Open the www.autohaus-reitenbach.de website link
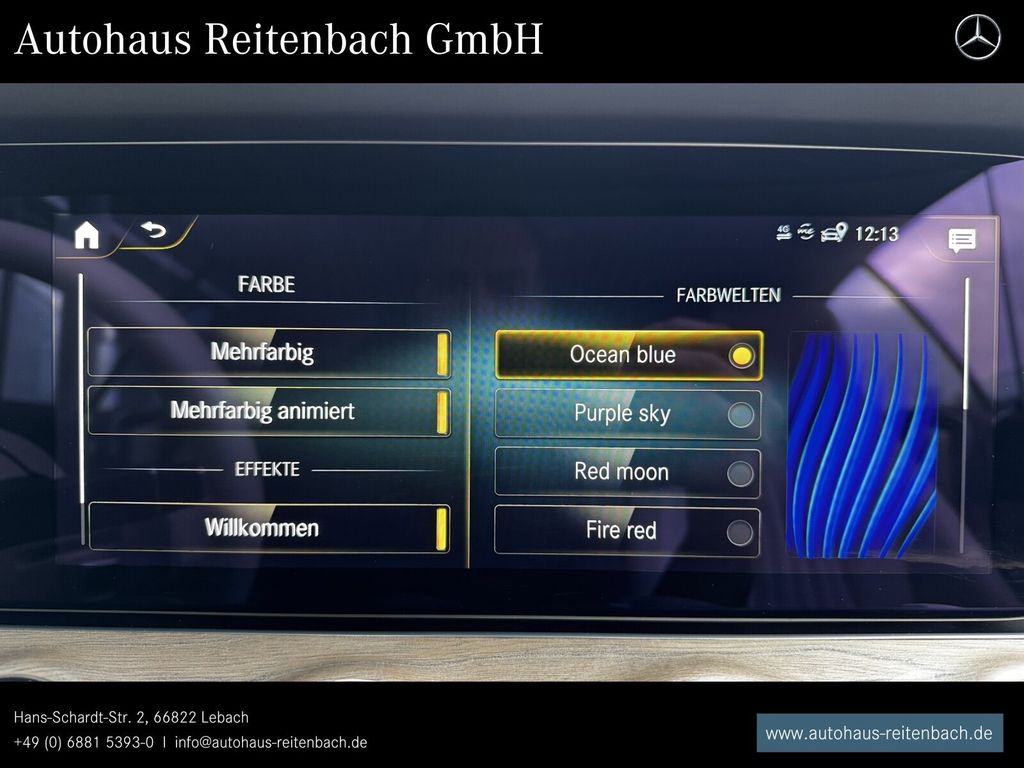1024x768 pixels. tap(878, 733)
